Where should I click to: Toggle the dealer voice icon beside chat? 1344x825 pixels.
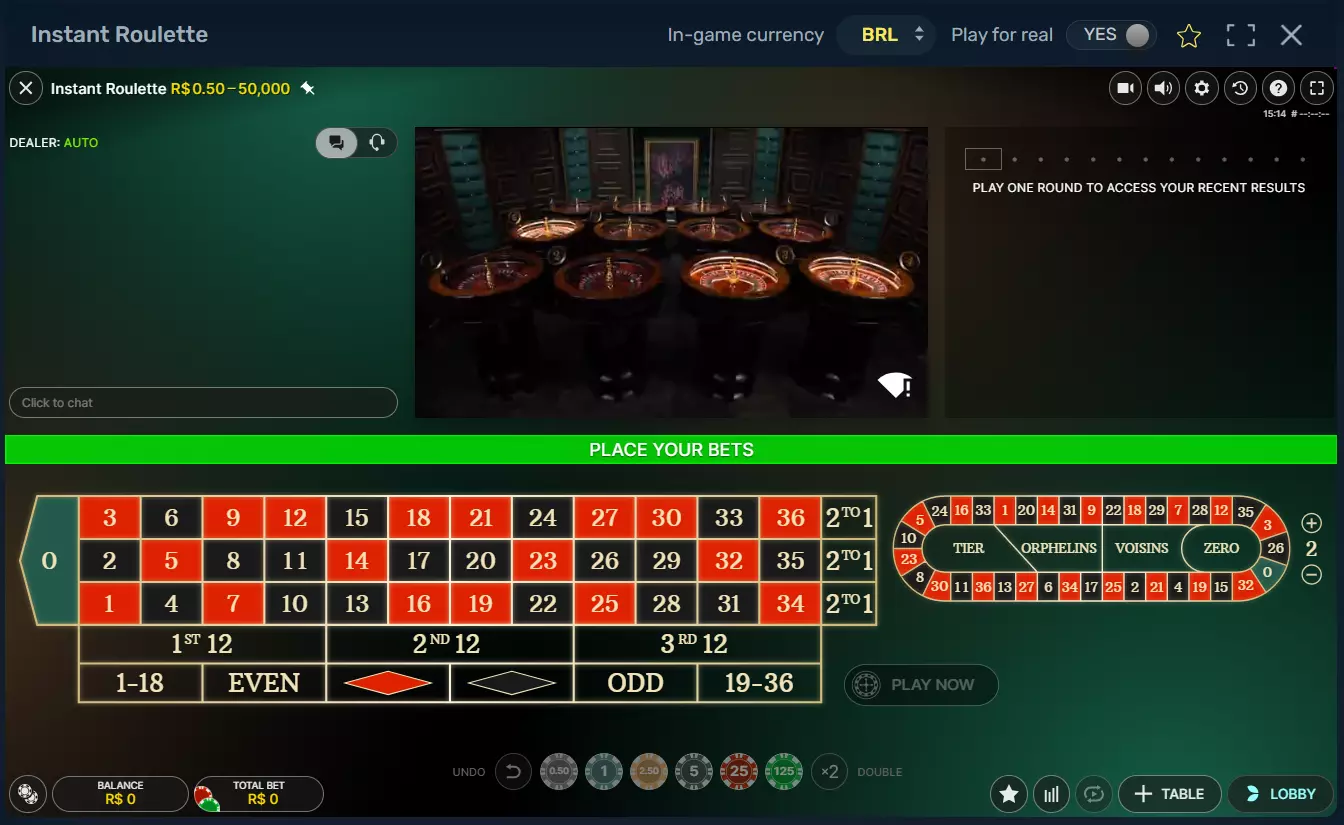377,142
